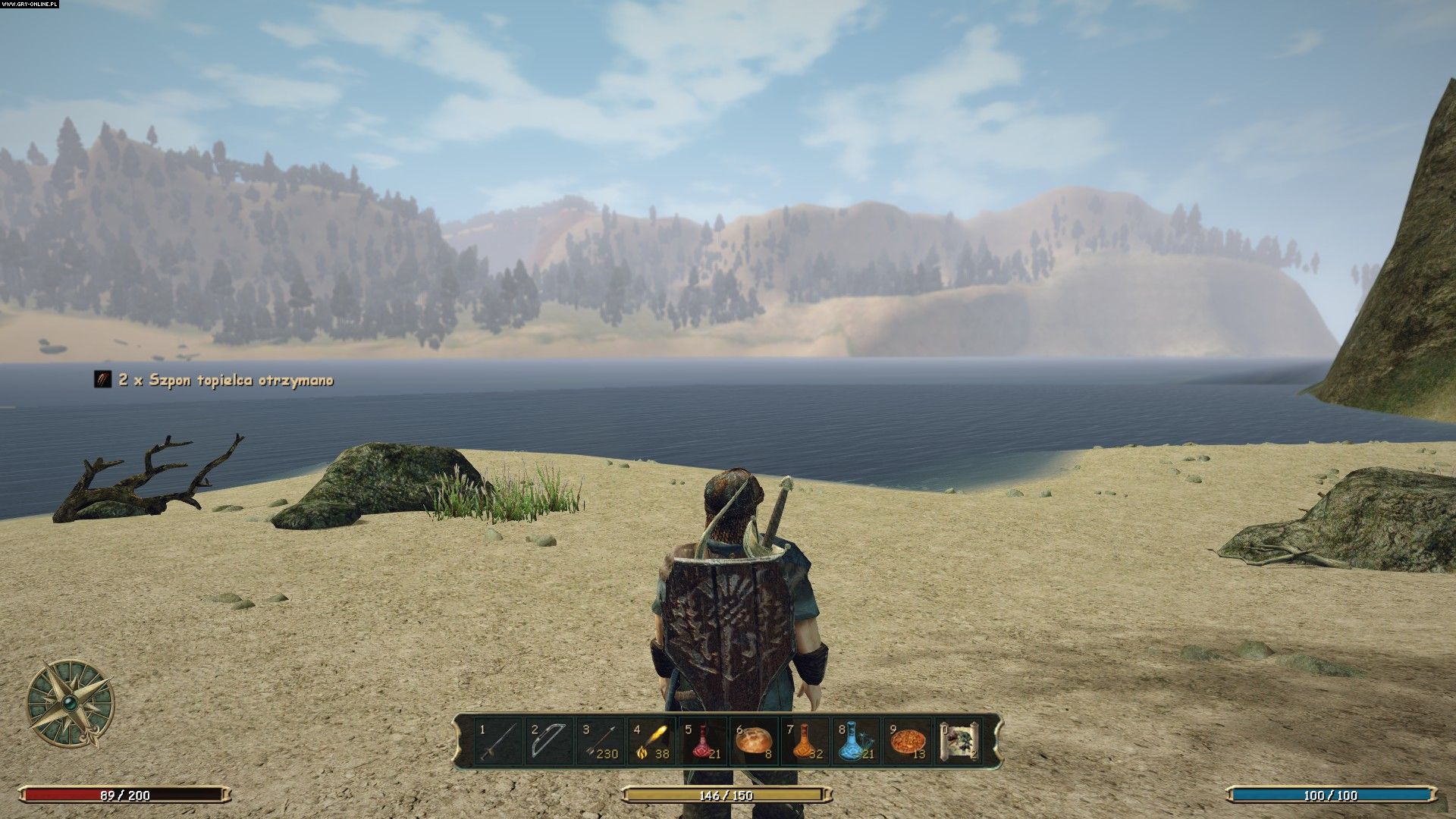Click the compass rose
Image resolution: width=1456 pixels, height=819 pixels.
(71, 703)
